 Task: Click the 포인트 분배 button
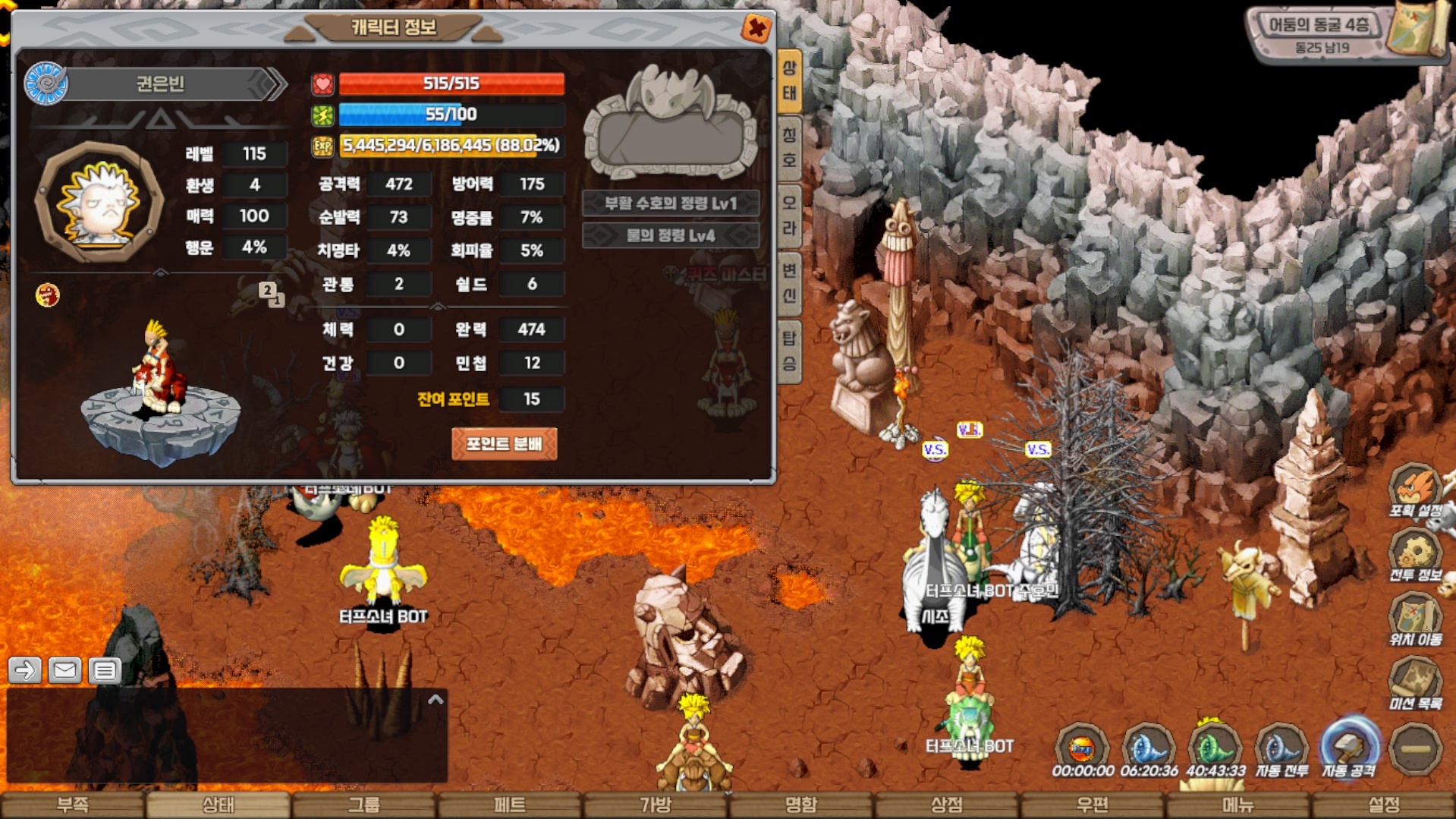(x=504, y=443)
